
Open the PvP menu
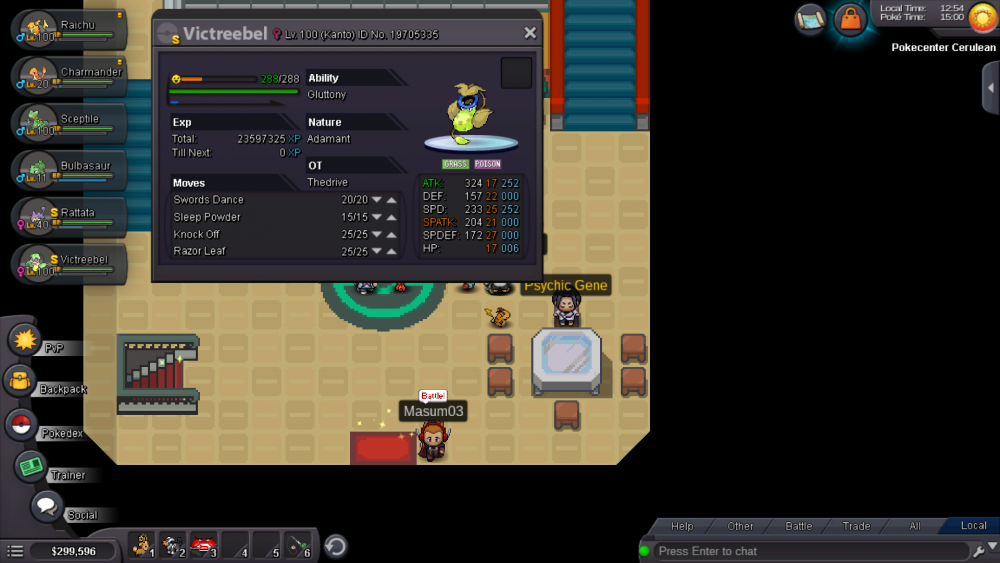[x=24, y=340]
